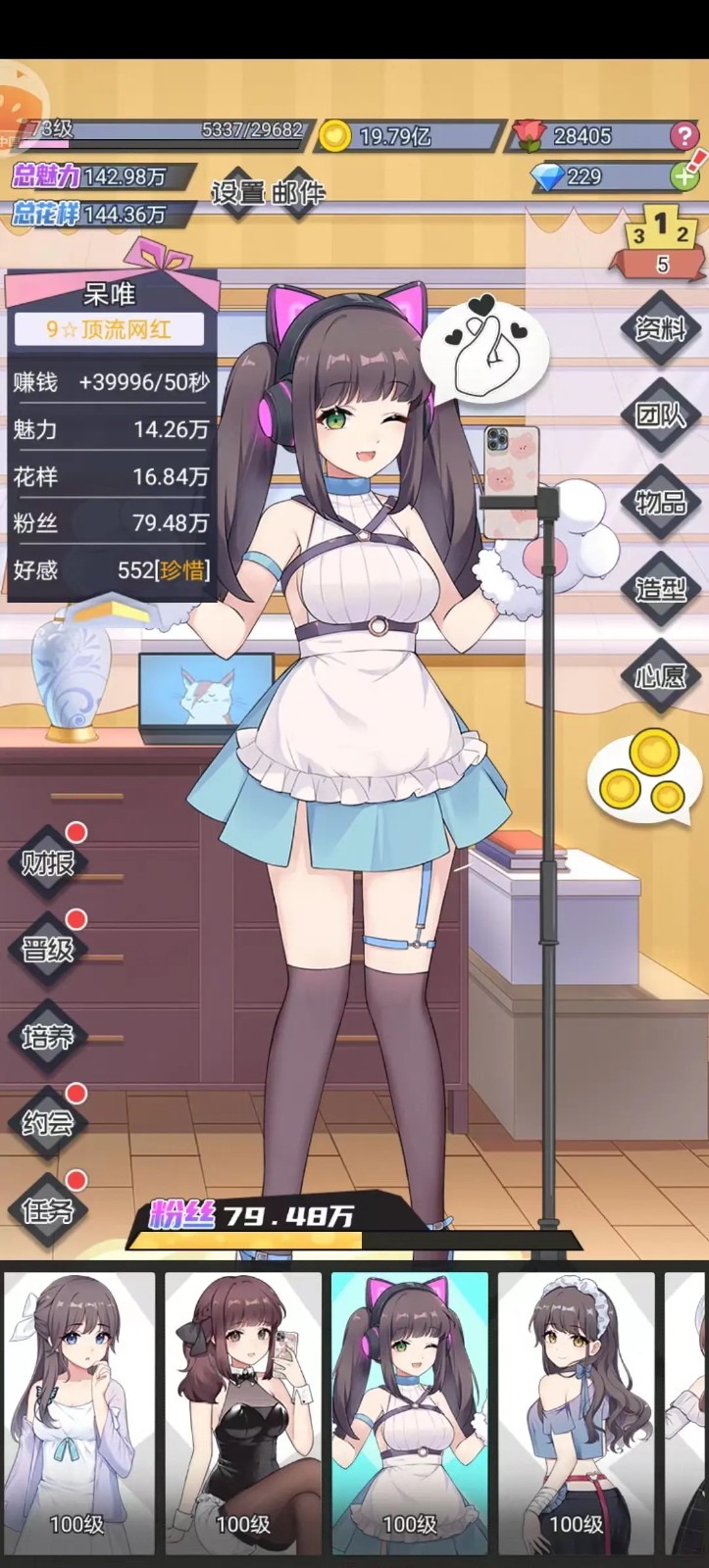Open the 资料 profile panel
The width and height of the screenshot is (709, 1568).
pos(660,329)
